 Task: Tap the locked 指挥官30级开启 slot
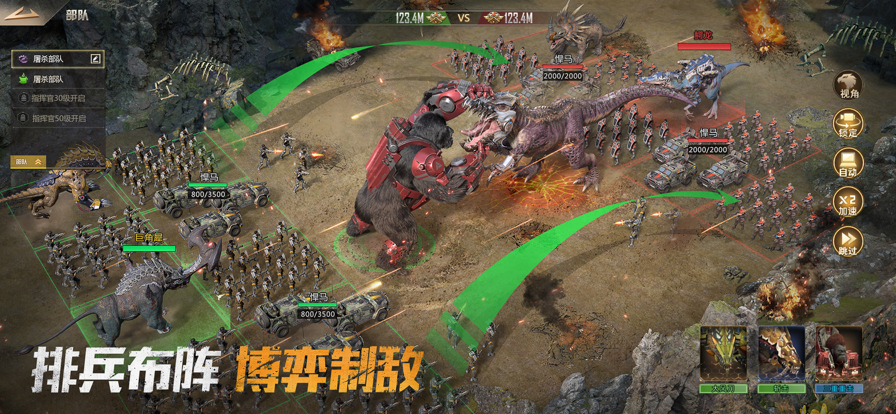(57, 98)
